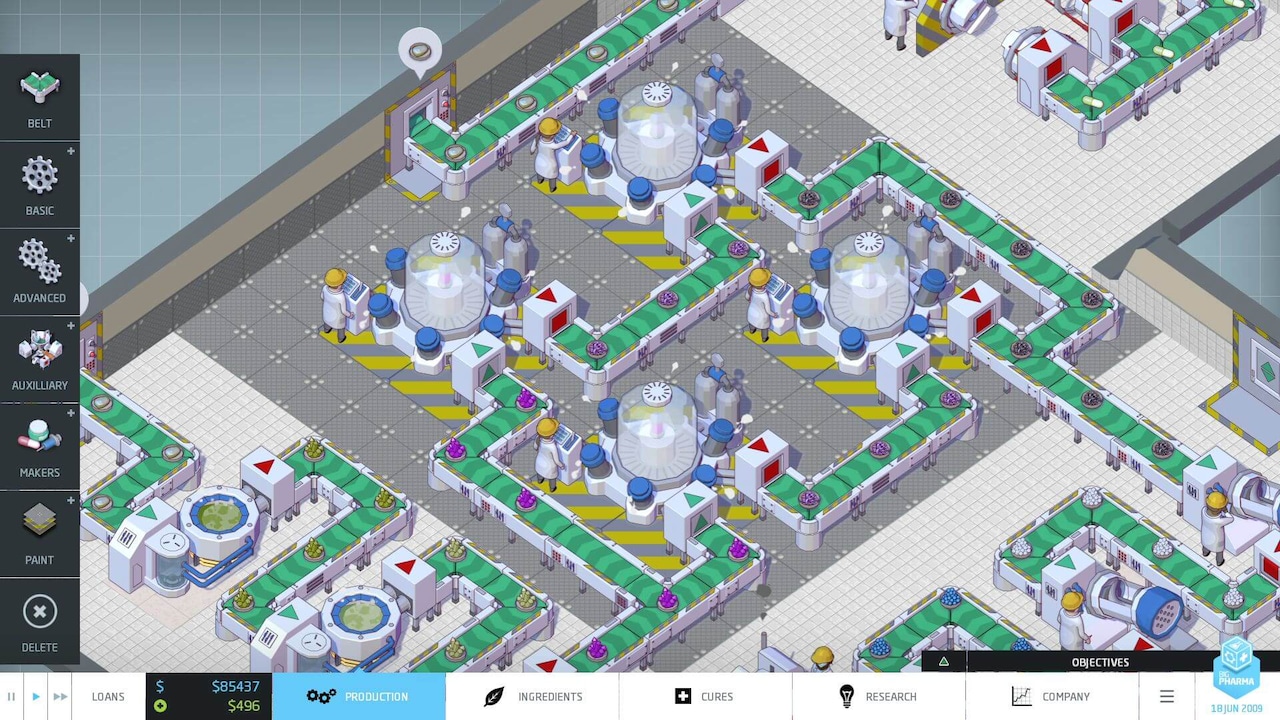Expand the PAINT options

click(70, 500)
